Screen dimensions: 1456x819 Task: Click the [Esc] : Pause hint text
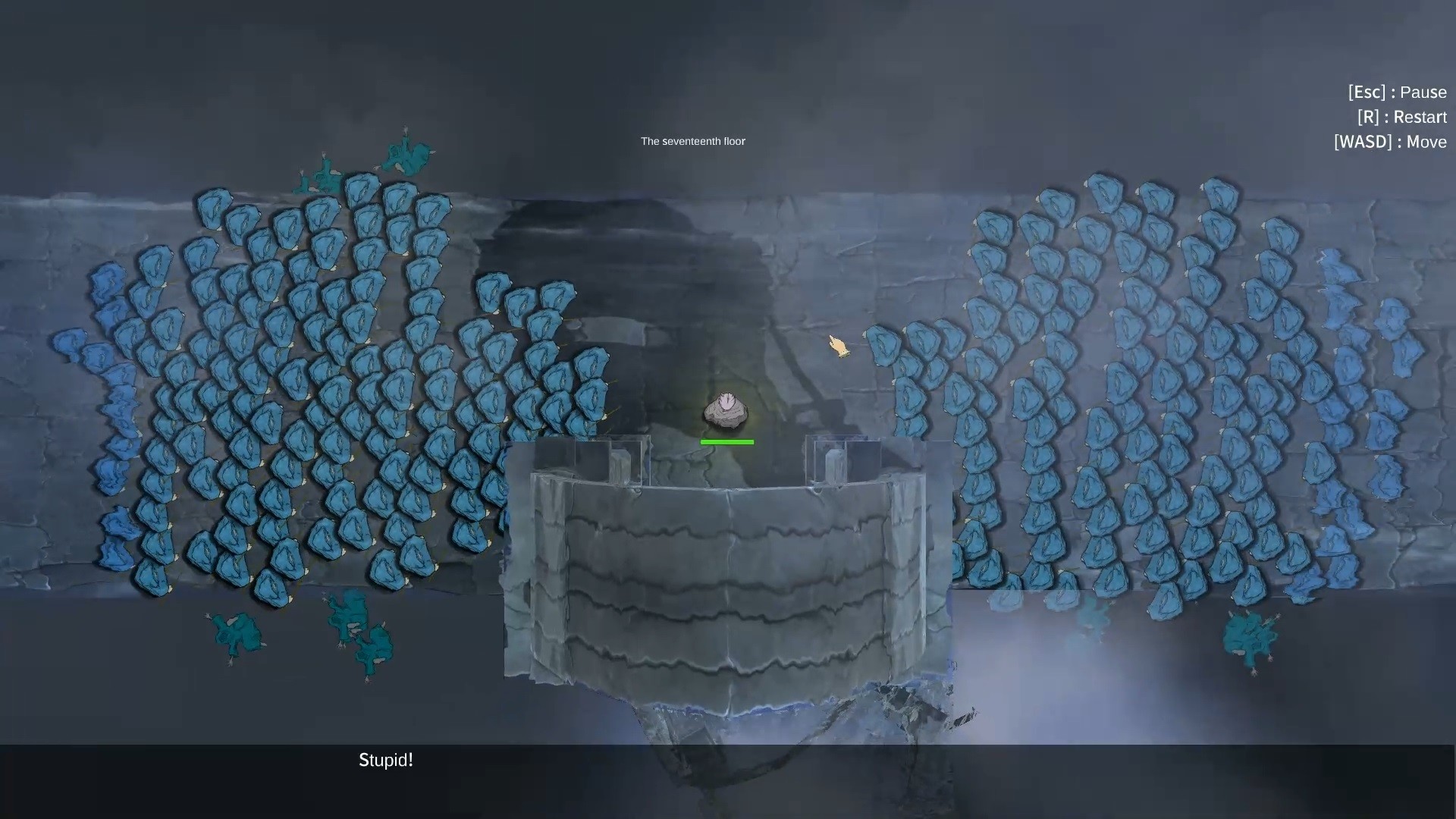1398,92
